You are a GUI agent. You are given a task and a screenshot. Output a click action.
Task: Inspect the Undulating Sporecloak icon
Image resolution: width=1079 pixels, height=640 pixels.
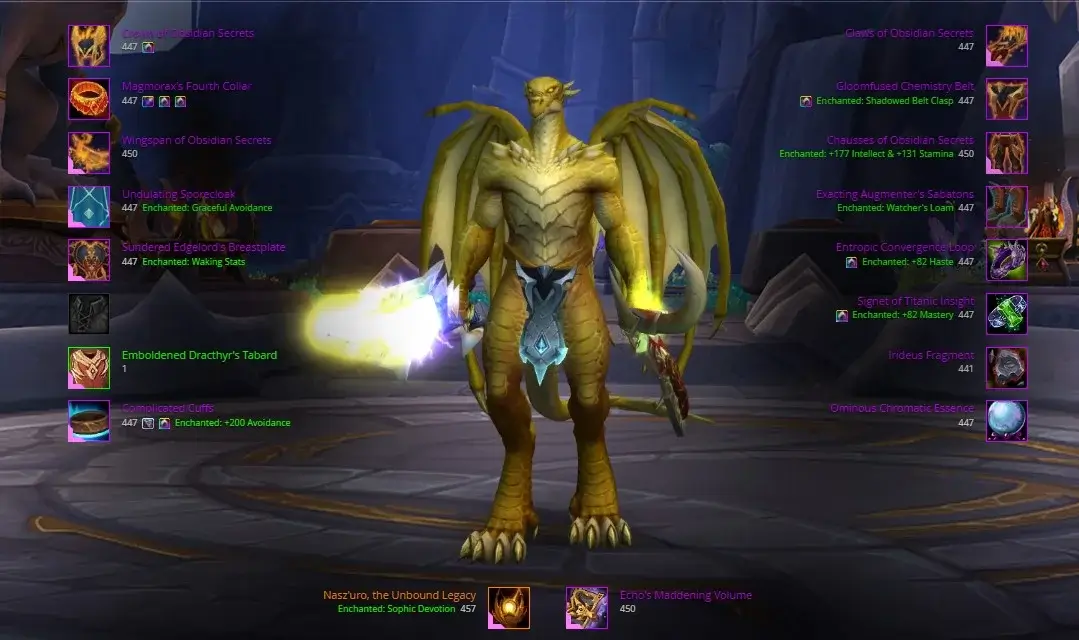click(x=89, y=207)
